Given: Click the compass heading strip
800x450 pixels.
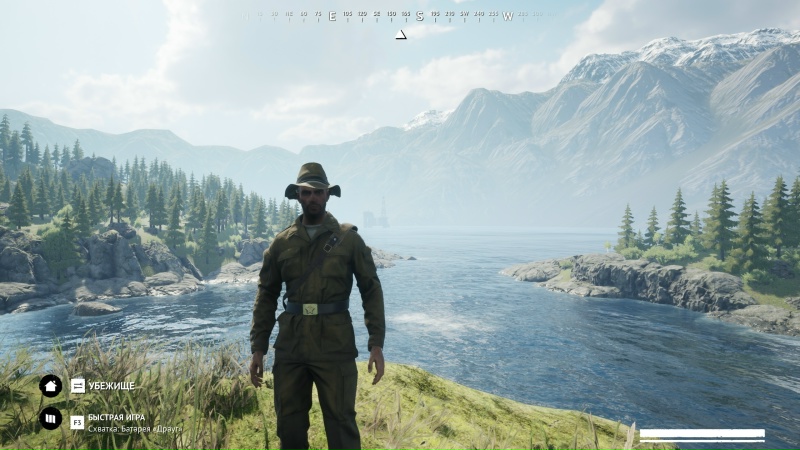Looking at the screenshot, I should [400, 16].
